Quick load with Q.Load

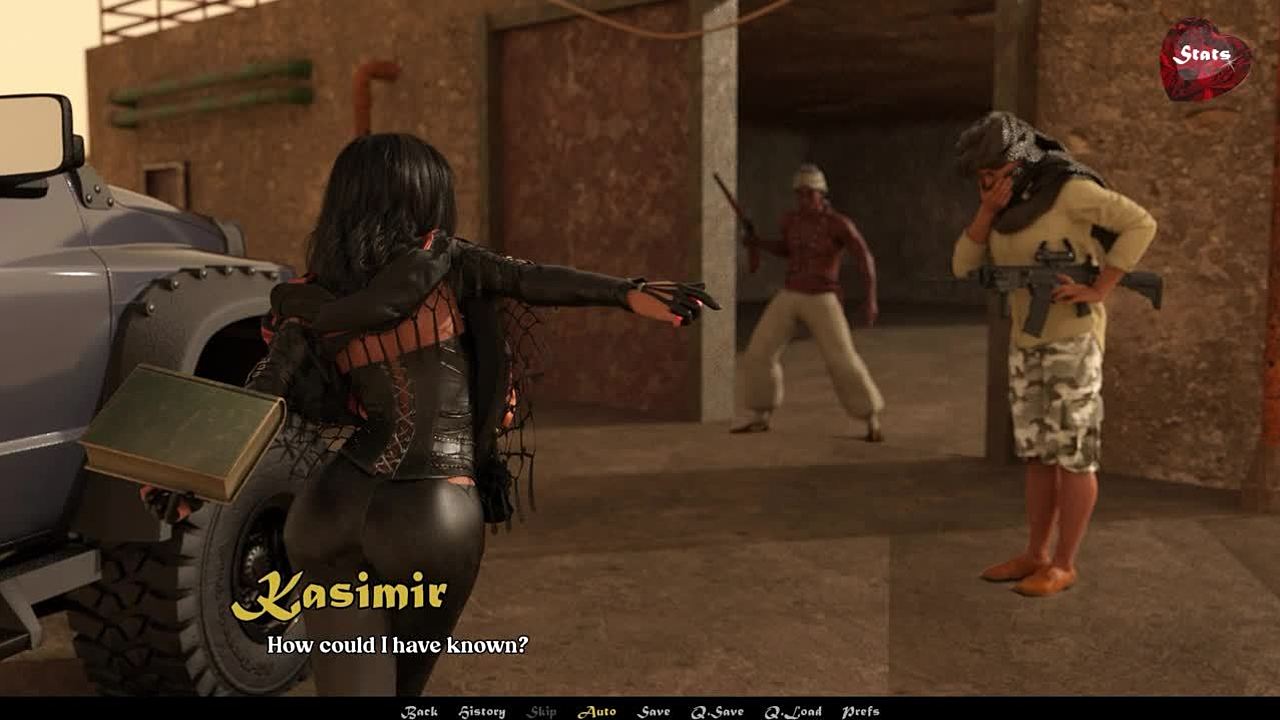coord(793,711)
